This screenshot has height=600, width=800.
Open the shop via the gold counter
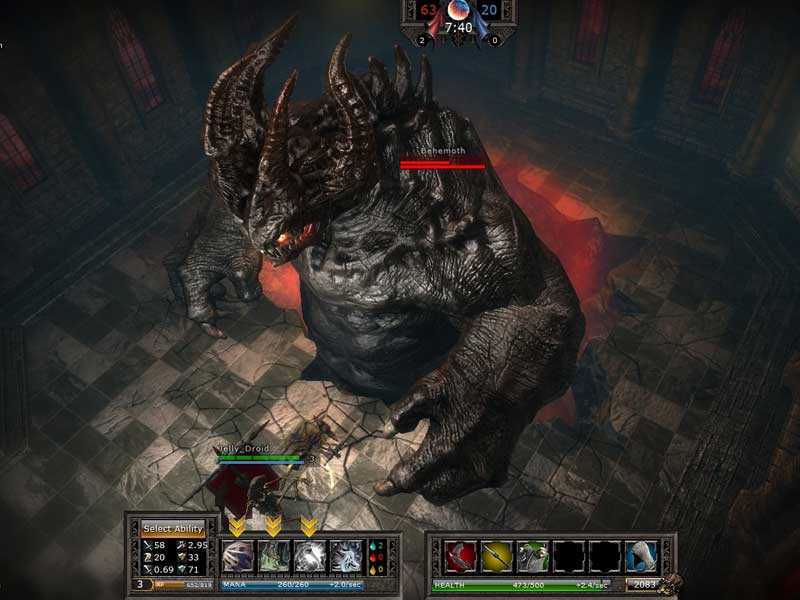[646, 584]
